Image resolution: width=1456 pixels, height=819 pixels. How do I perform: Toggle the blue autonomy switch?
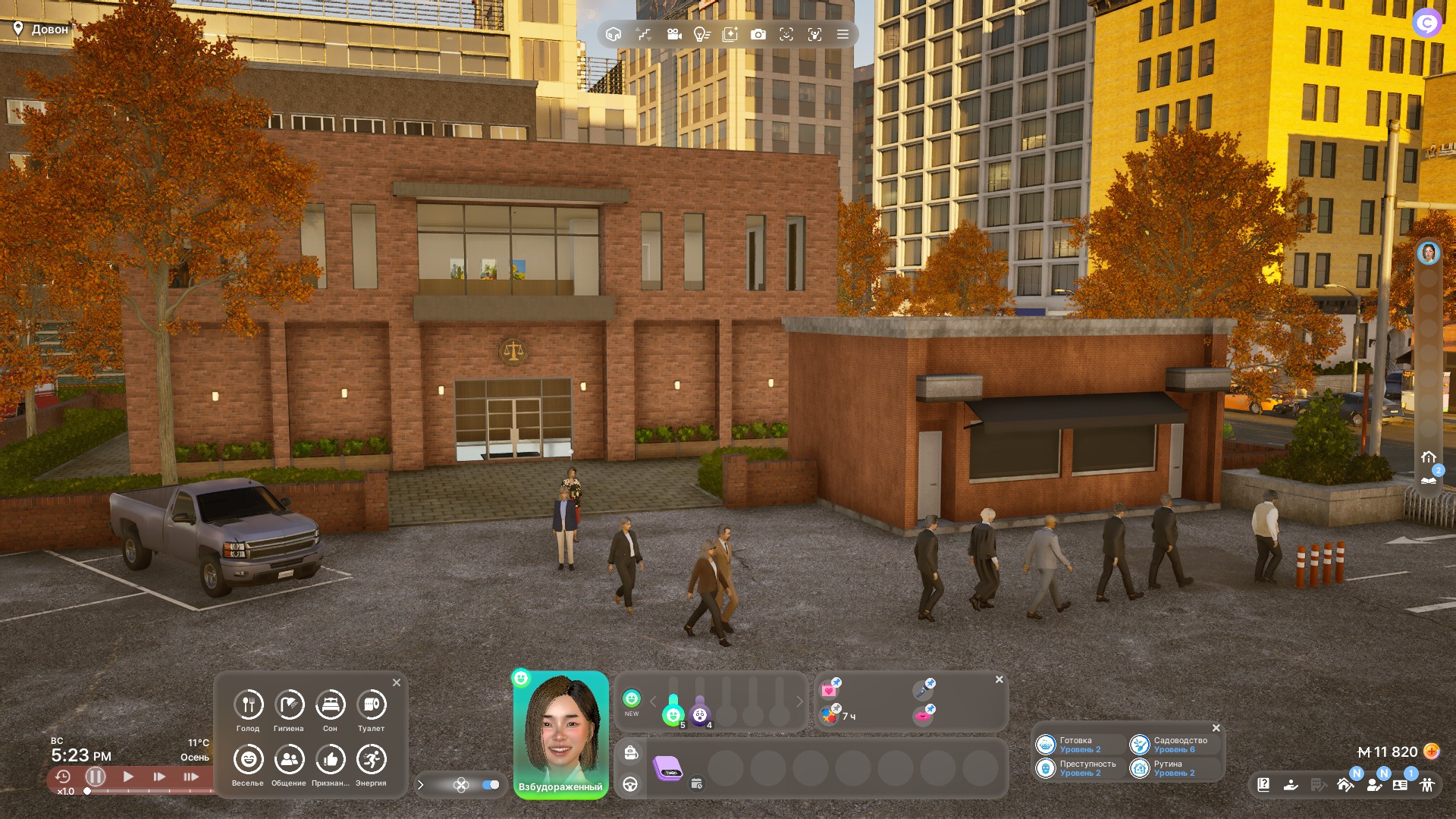click(x=491, y=785)
